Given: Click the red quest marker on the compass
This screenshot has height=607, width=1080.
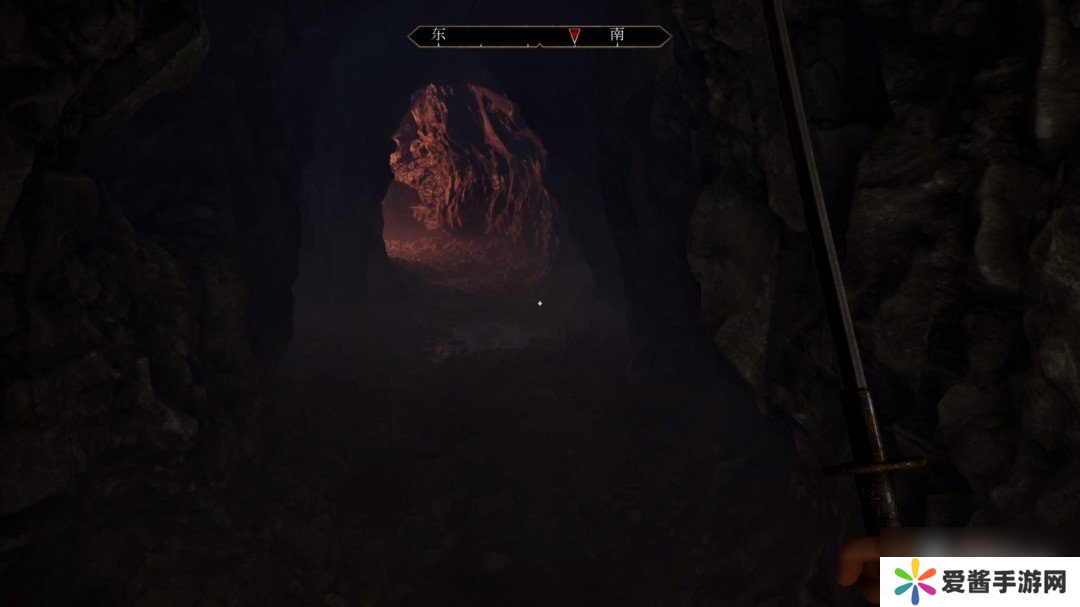Looking at the screenshot, I should point(574,36).
